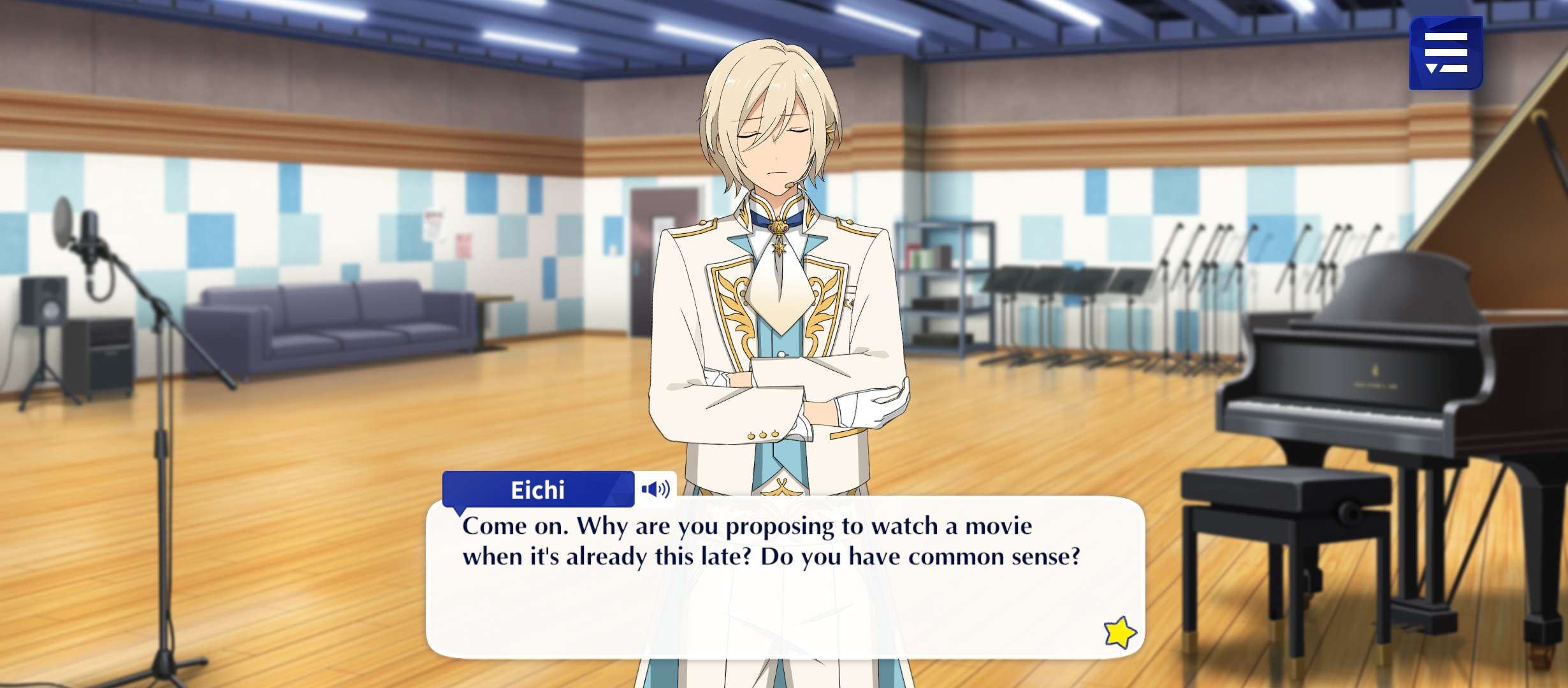Replay Eichi's voice line speaker icon

point(655,489)
